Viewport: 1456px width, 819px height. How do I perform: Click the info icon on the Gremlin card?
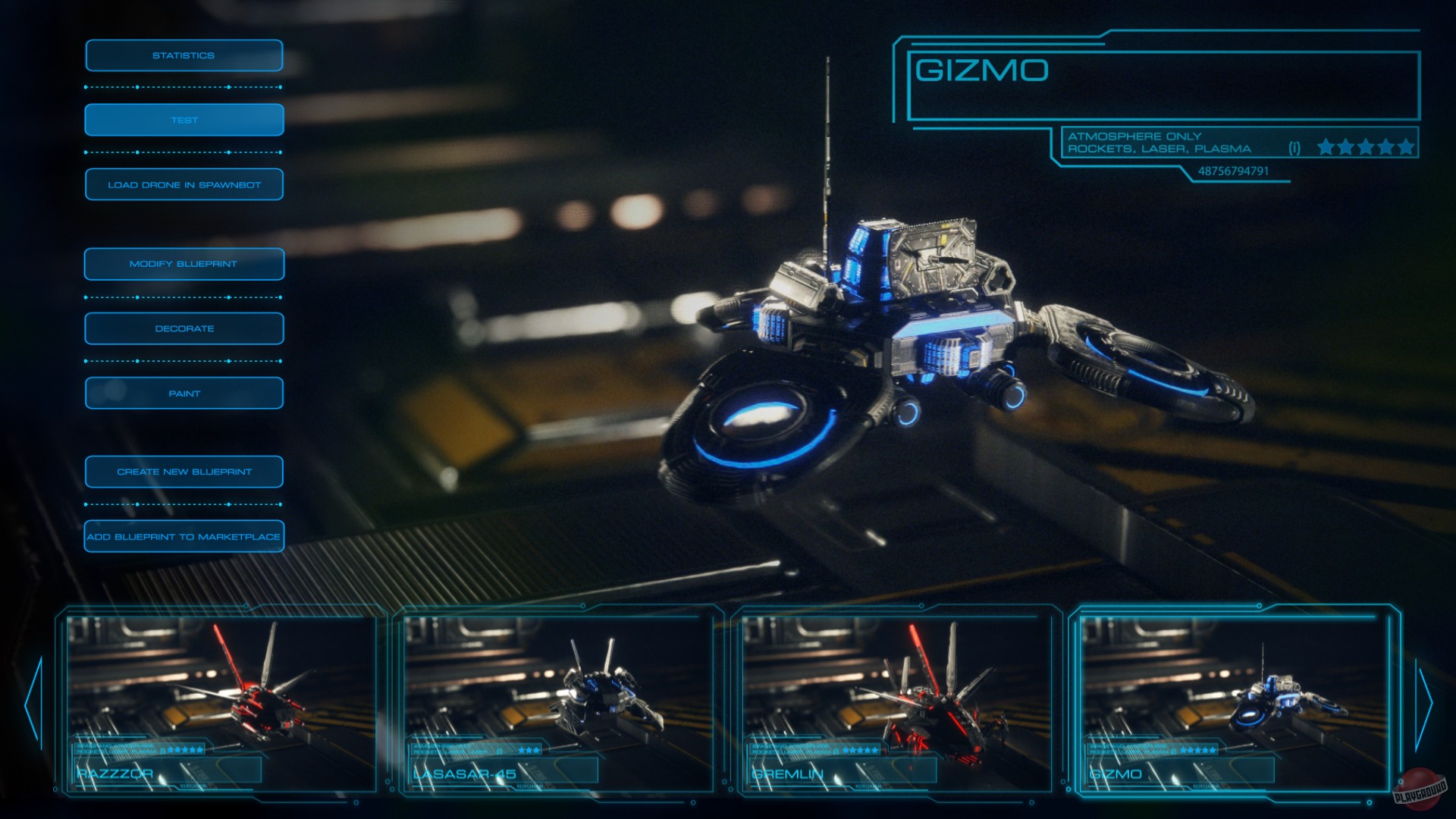click(836, 751)
